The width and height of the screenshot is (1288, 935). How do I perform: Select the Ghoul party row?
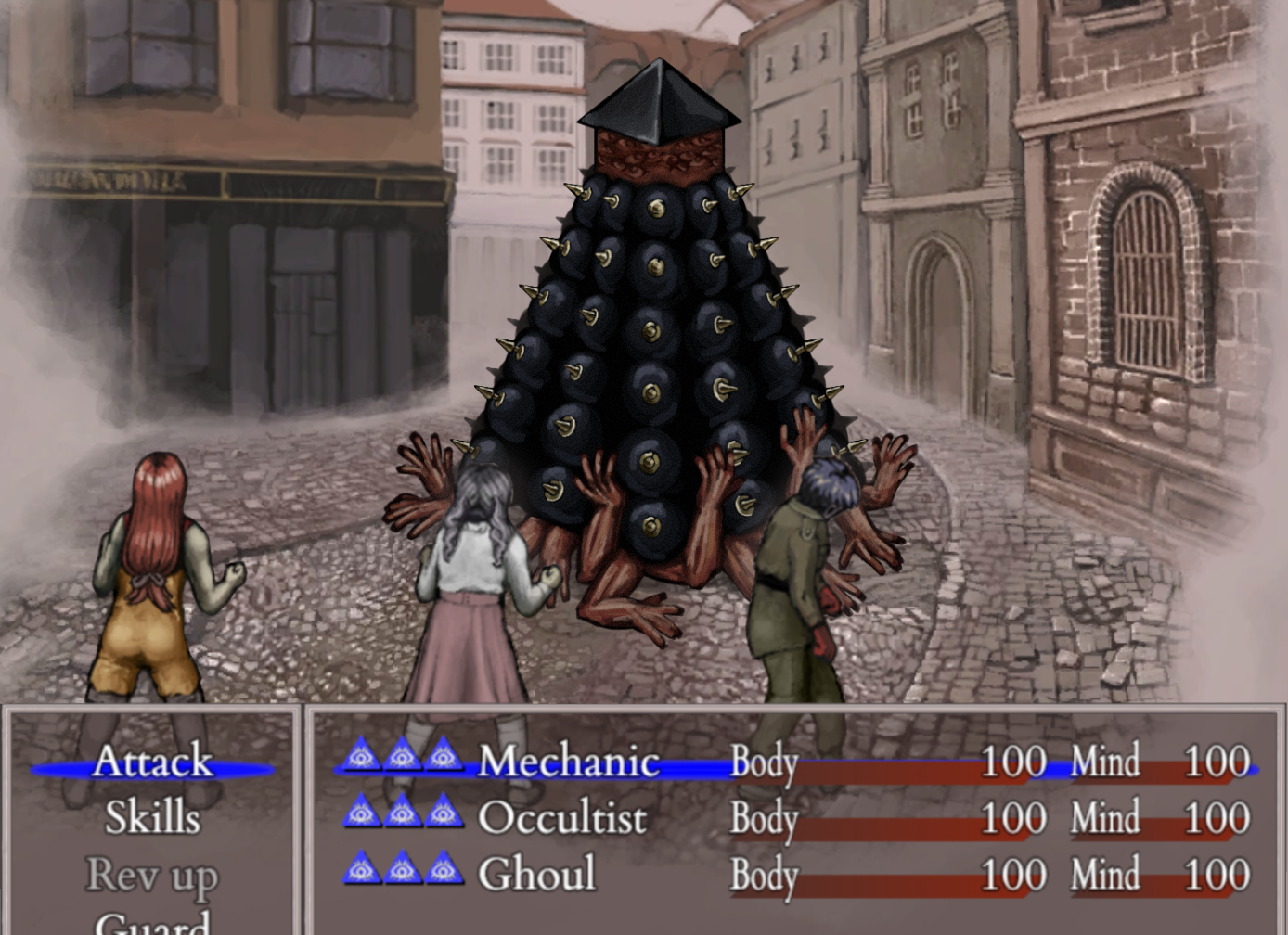536,875
